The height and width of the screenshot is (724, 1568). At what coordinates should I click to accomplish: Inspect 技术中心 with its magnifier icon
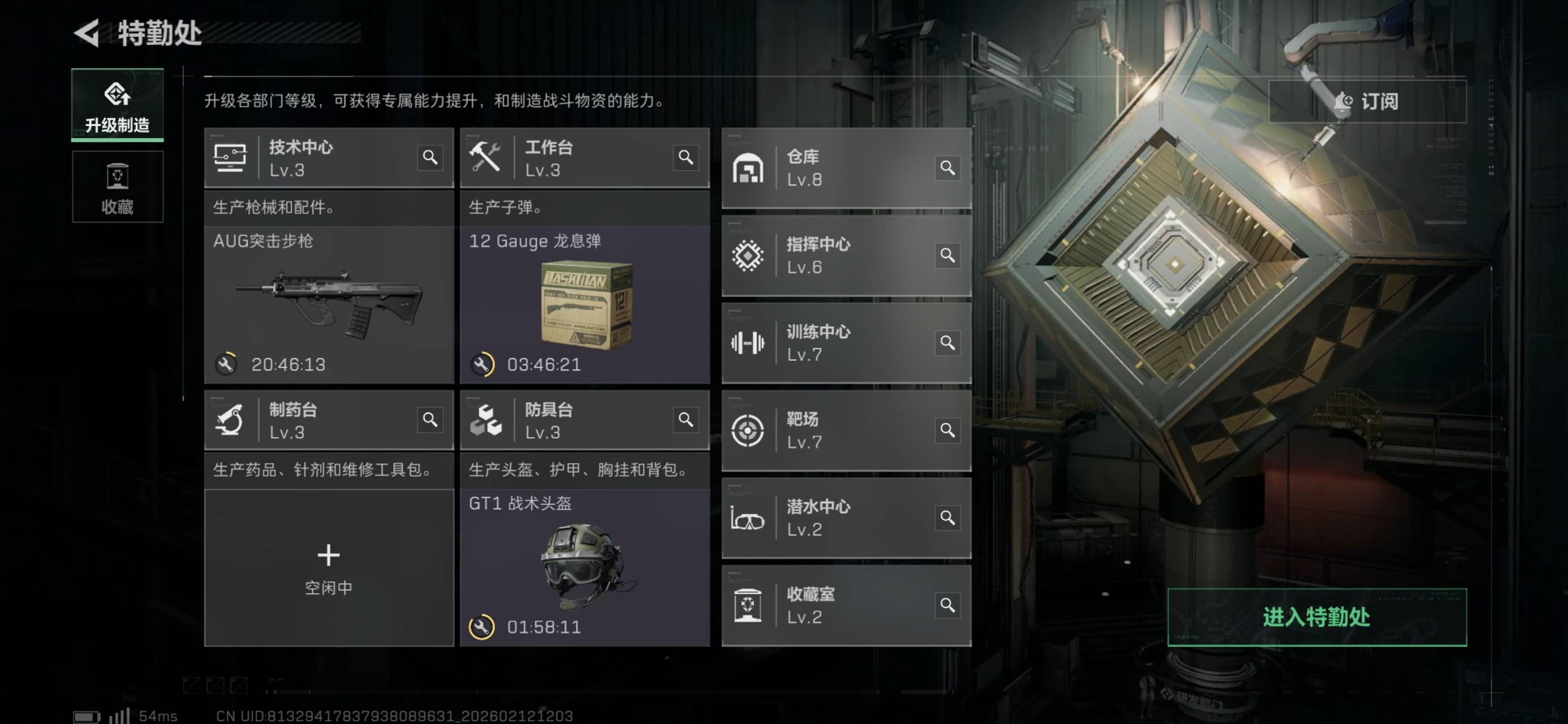430,158
